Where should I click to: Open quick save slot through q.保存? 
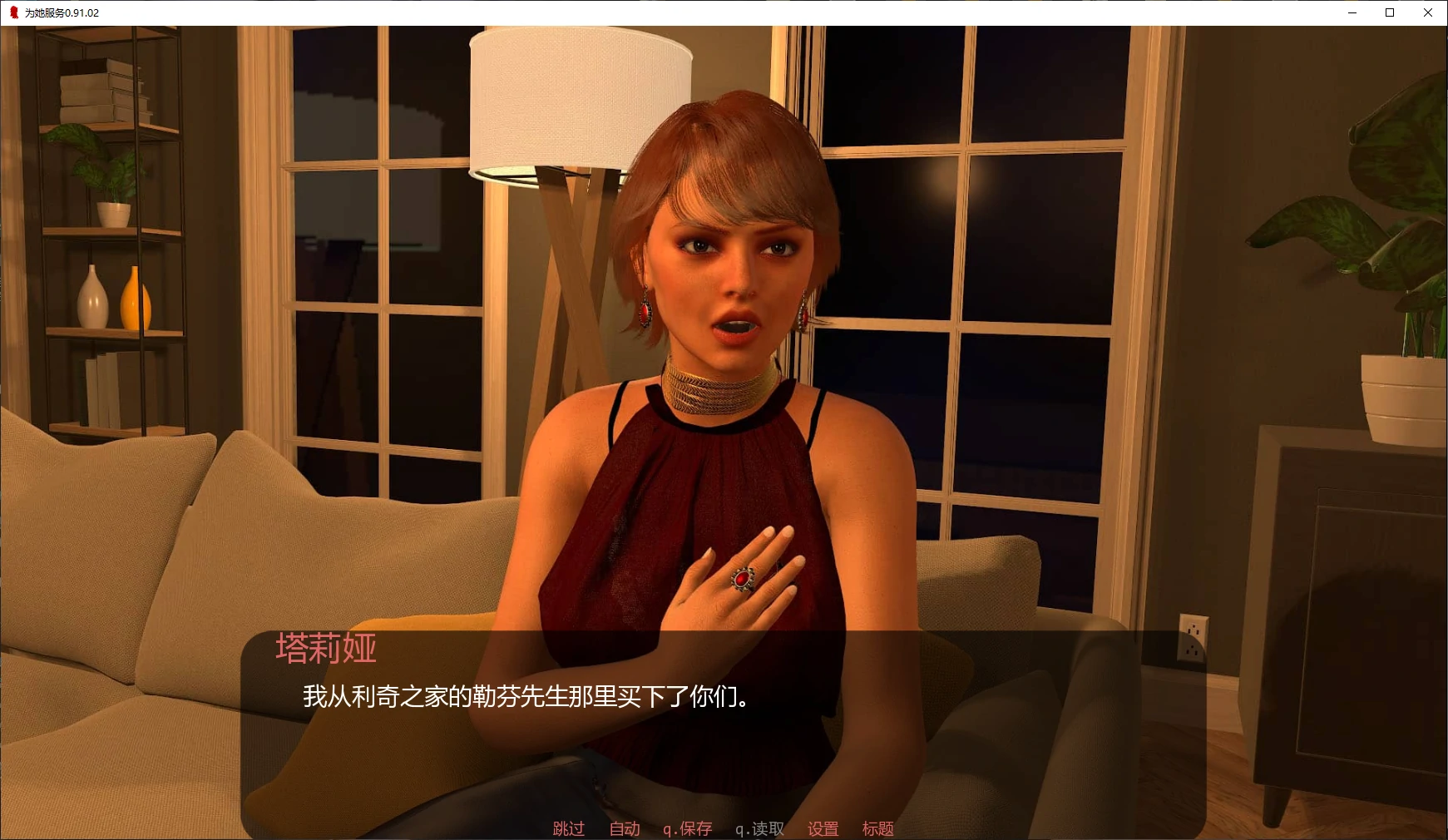[688, 828]
